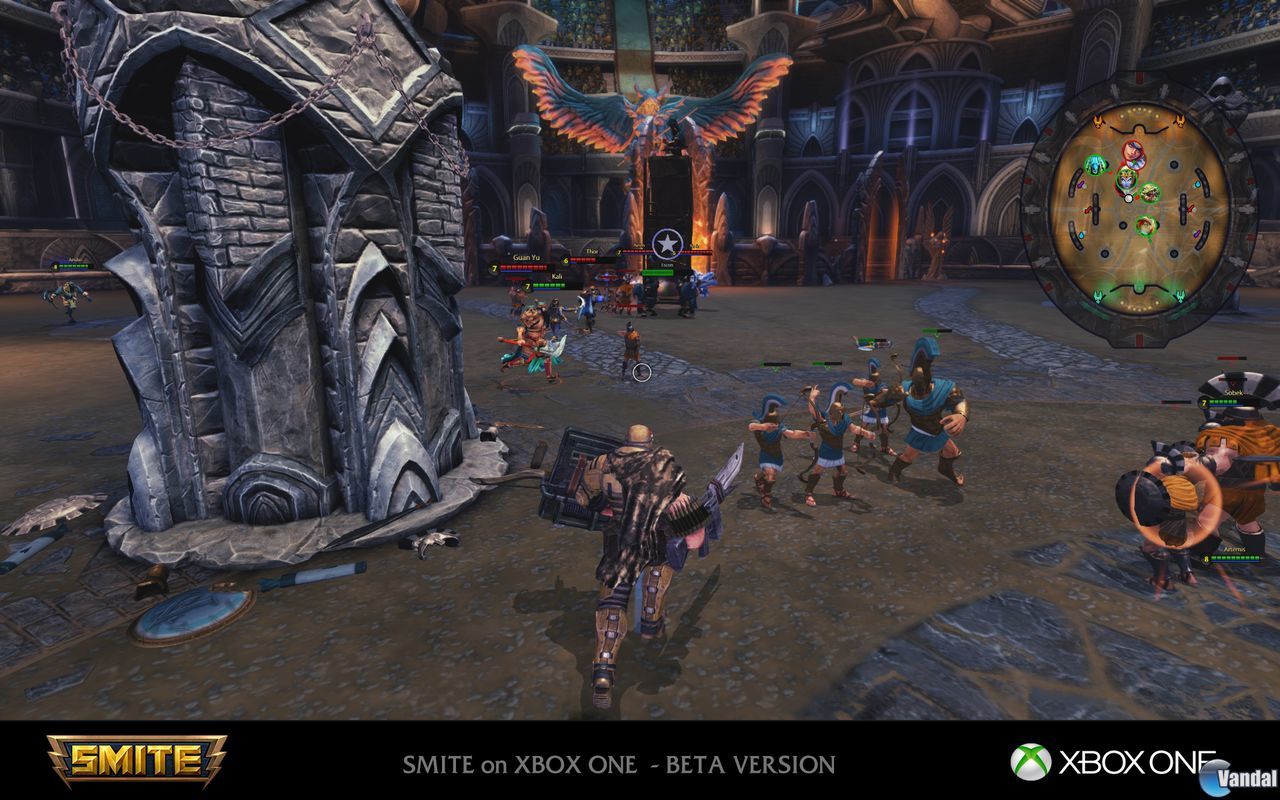This screenshot has height=800, width=1280.
Task: Click Thor's name label
Action: tap(591, 252)
